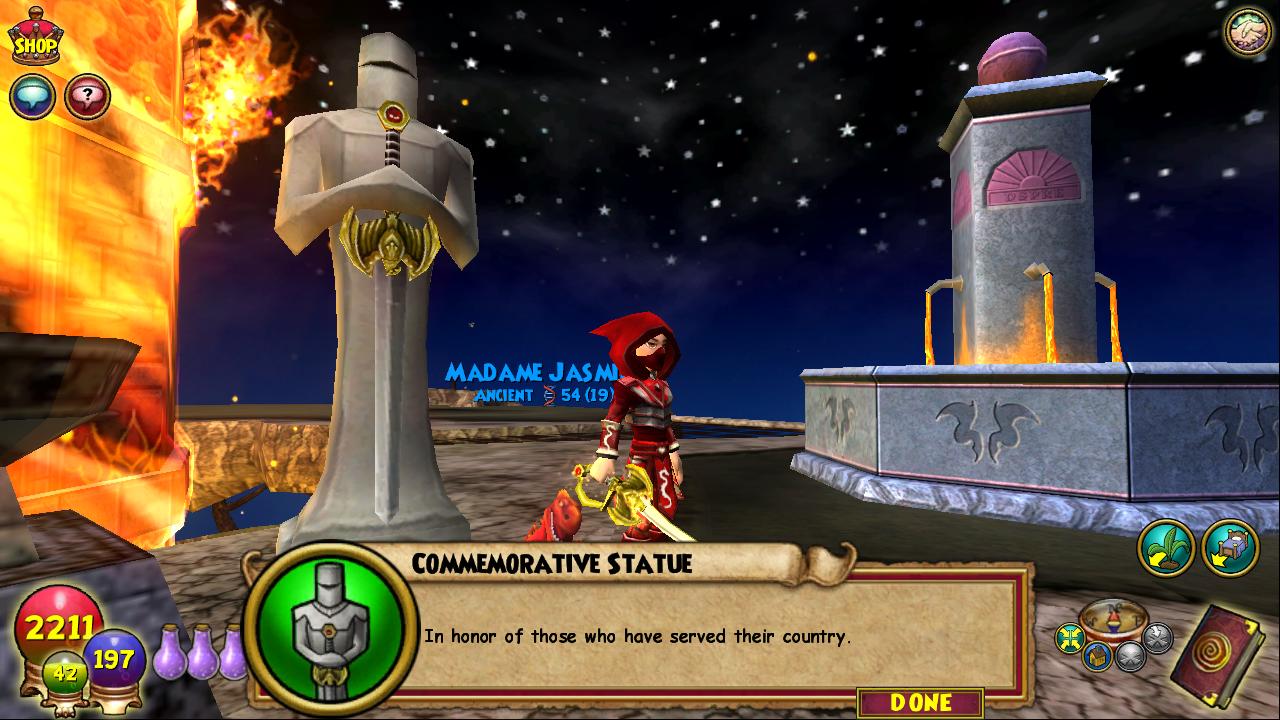
Task: Dismiss the statue dialog with Done
Action: coord(920,703)
